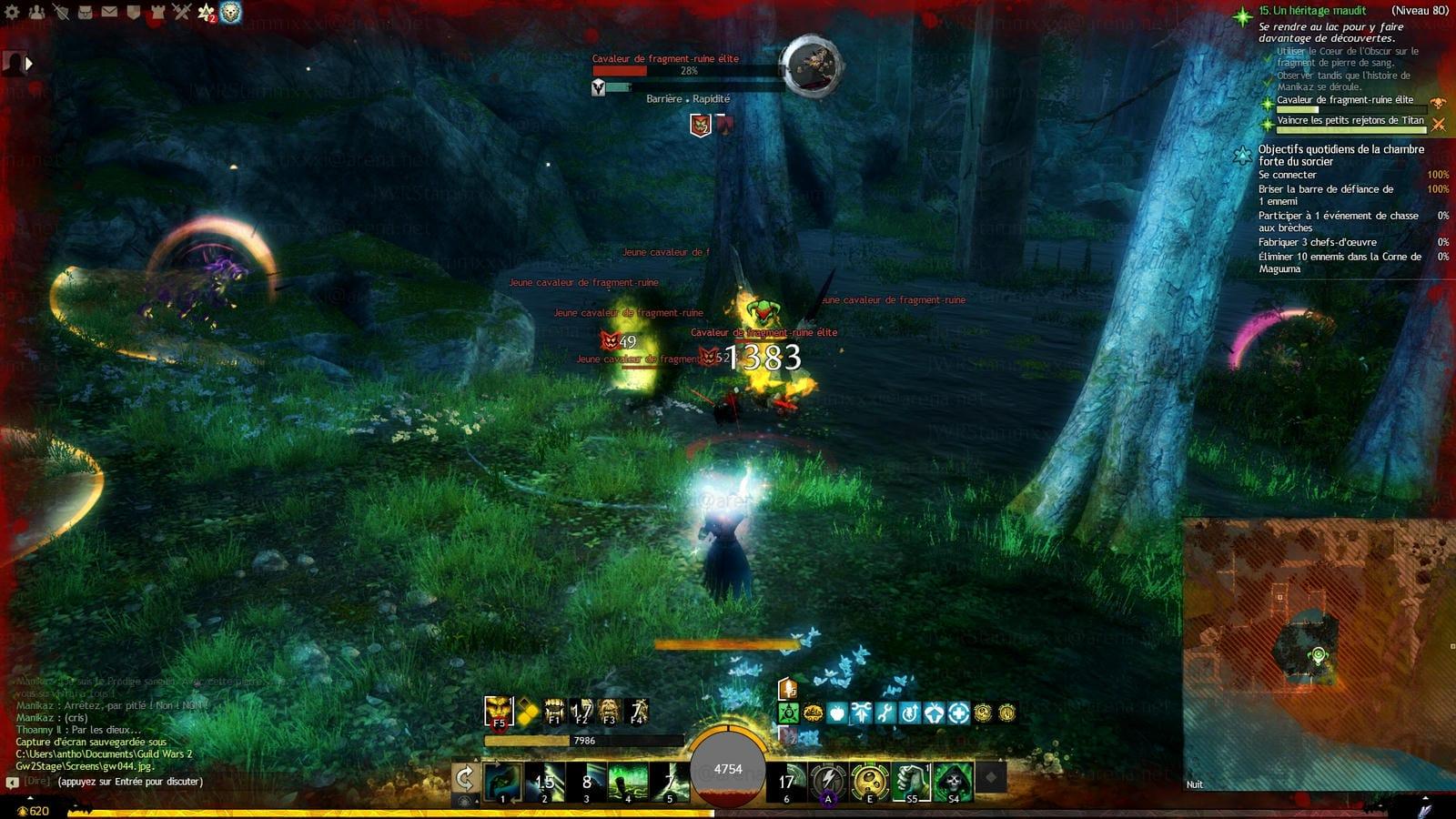1456x819 pixels.
Task: Click the glowing lion Gem Store icon
Action: (231, 12)
